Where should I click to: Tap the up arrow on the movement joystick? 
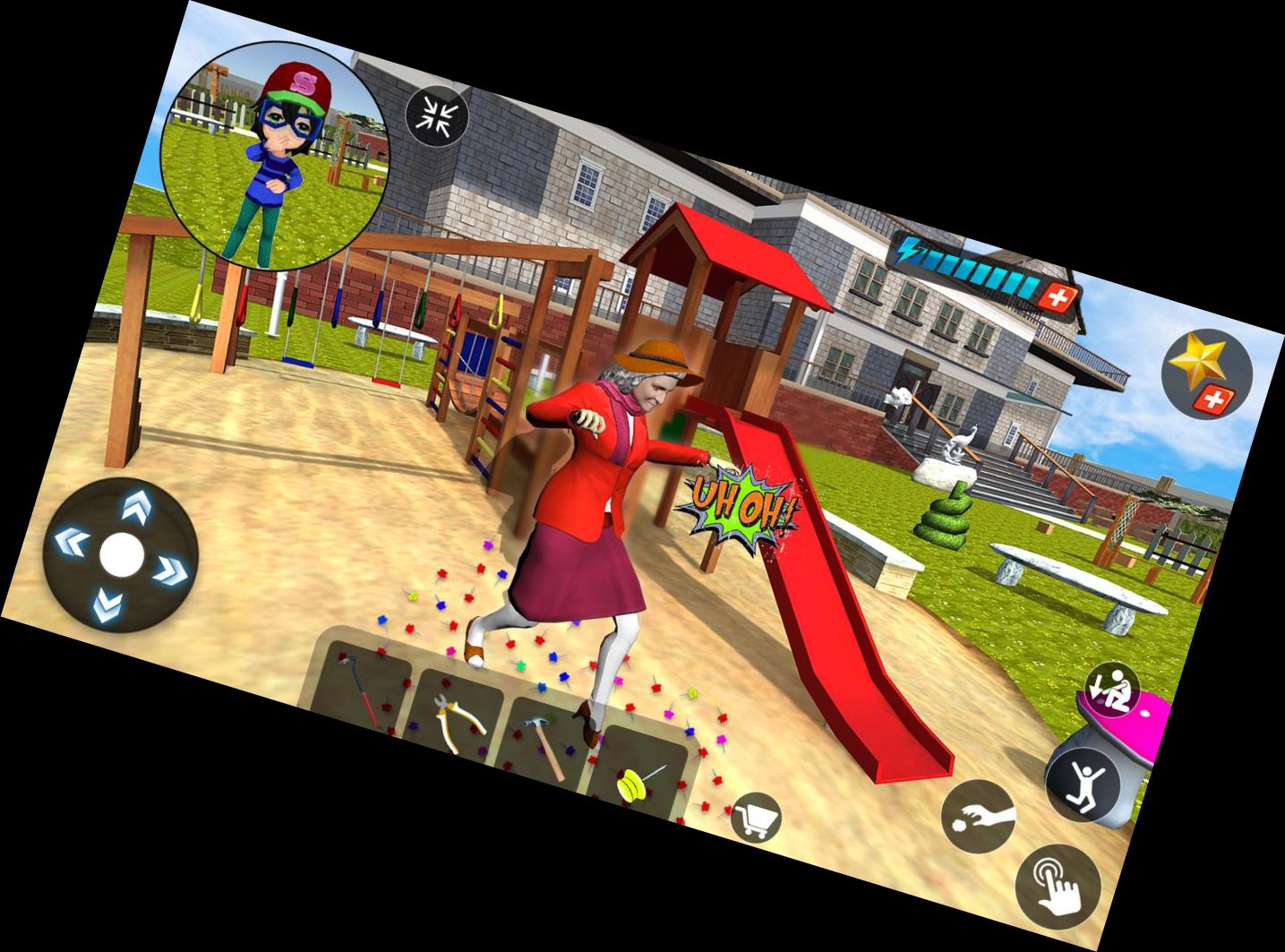click(136, 504)
